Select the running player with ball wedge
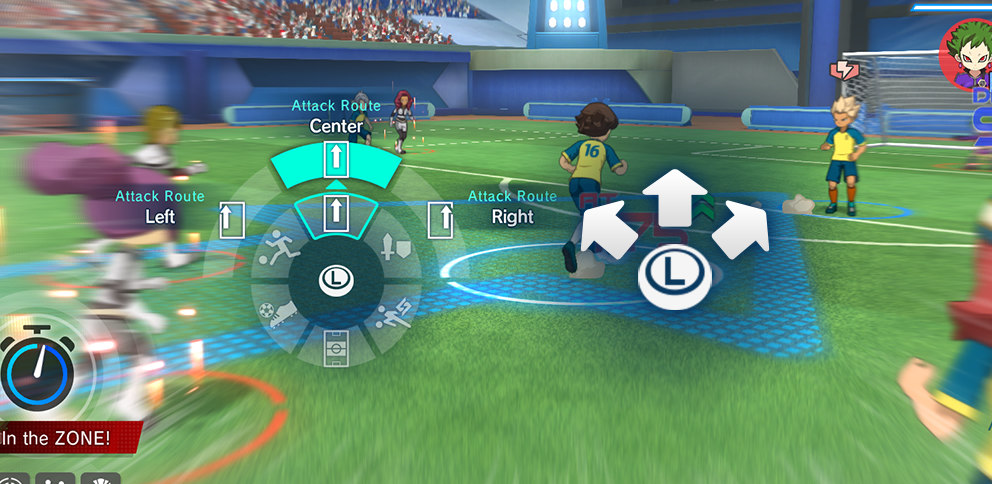992x484 pixels. click(x=275, y=249)
